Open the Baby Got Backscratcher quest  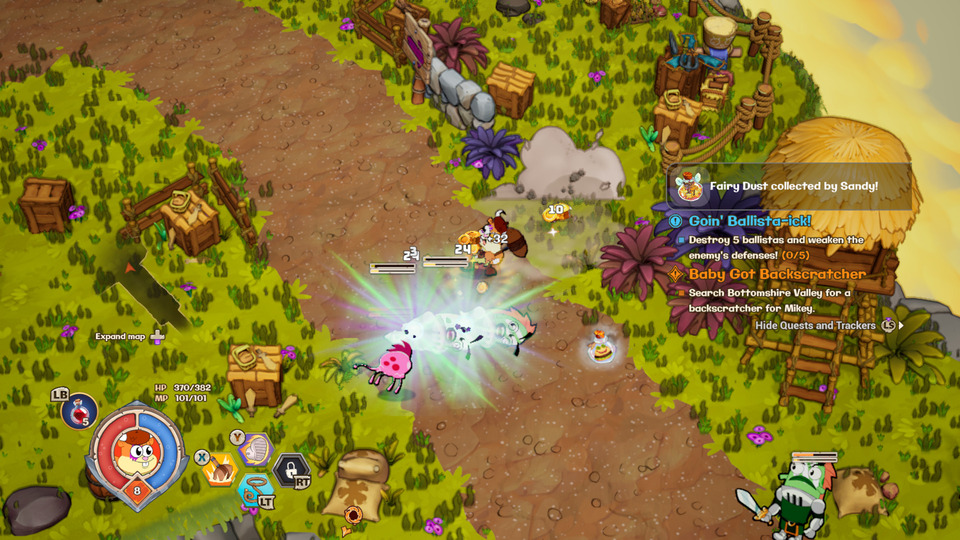[x=776, y=274]
